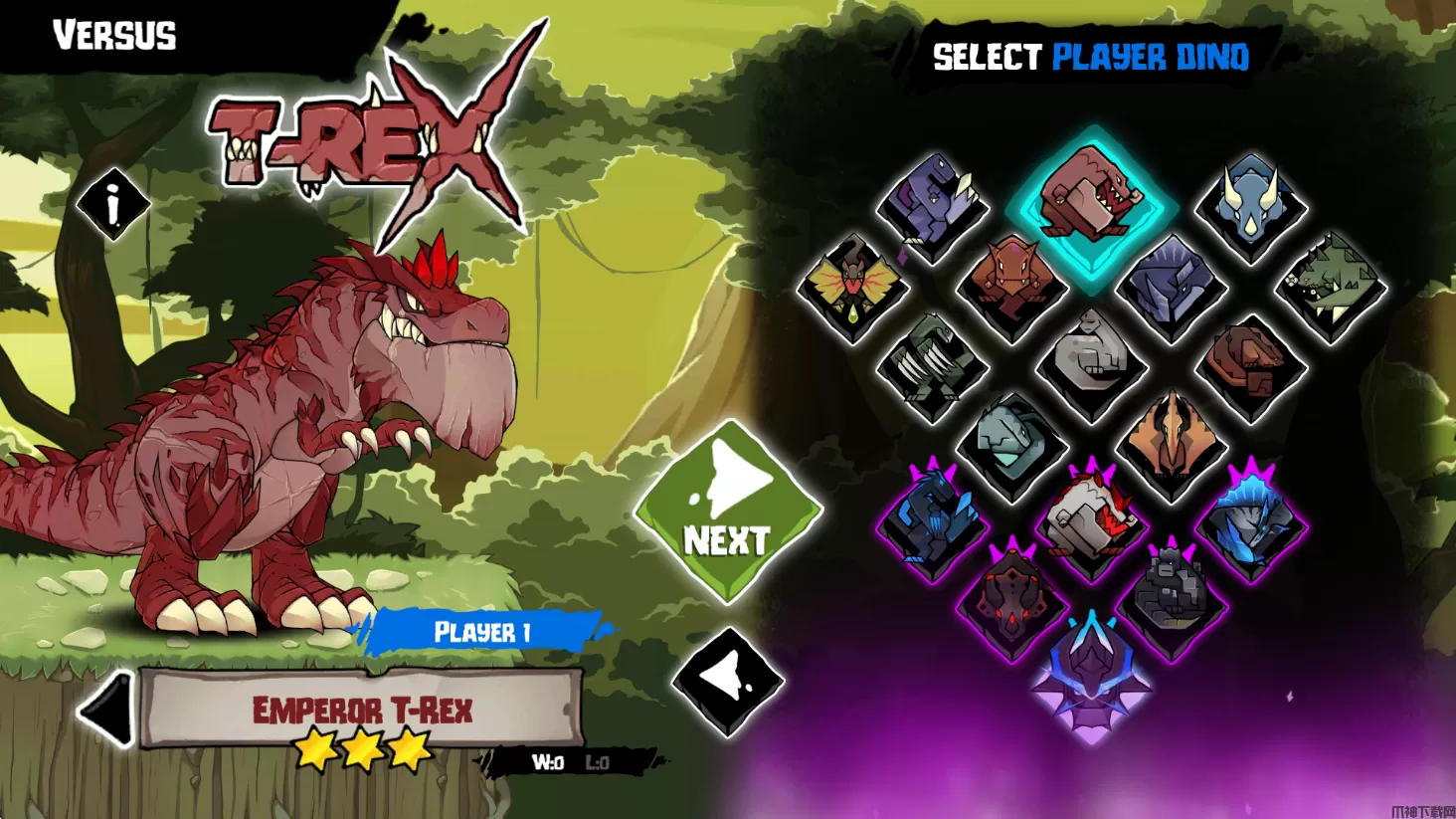Open the dino info diamond icon
This screenshot has height=819, width=1456.
click(113, 204)
